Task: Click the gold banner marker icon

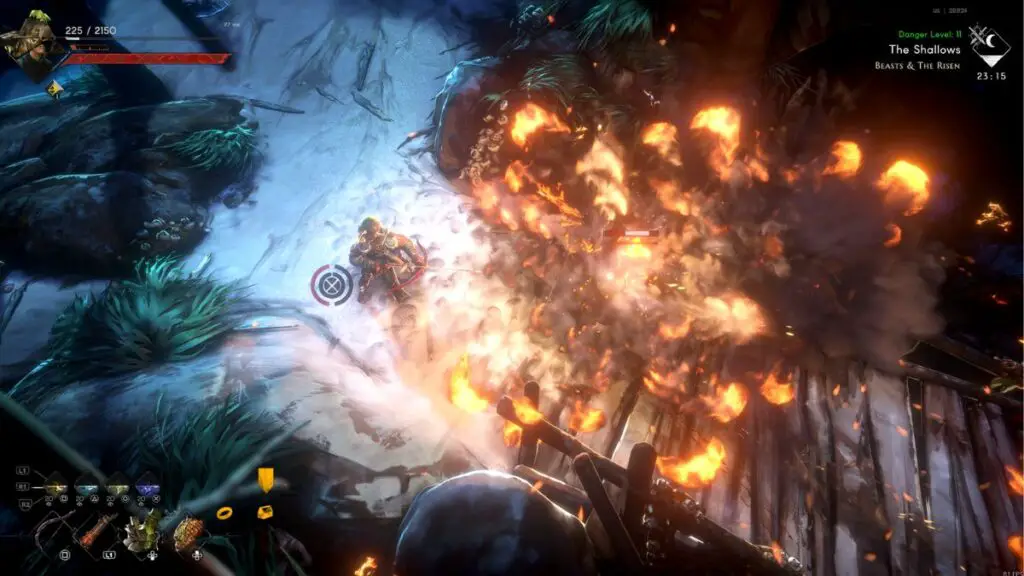Action: click(265, 480)
